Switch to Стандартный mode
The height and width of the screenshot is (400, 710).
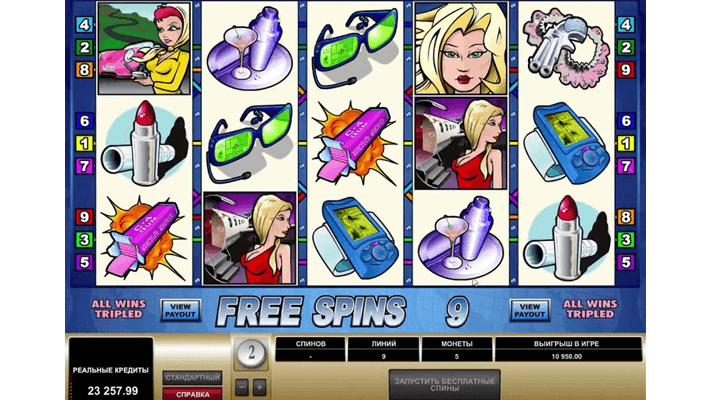(x=192, y=378)
